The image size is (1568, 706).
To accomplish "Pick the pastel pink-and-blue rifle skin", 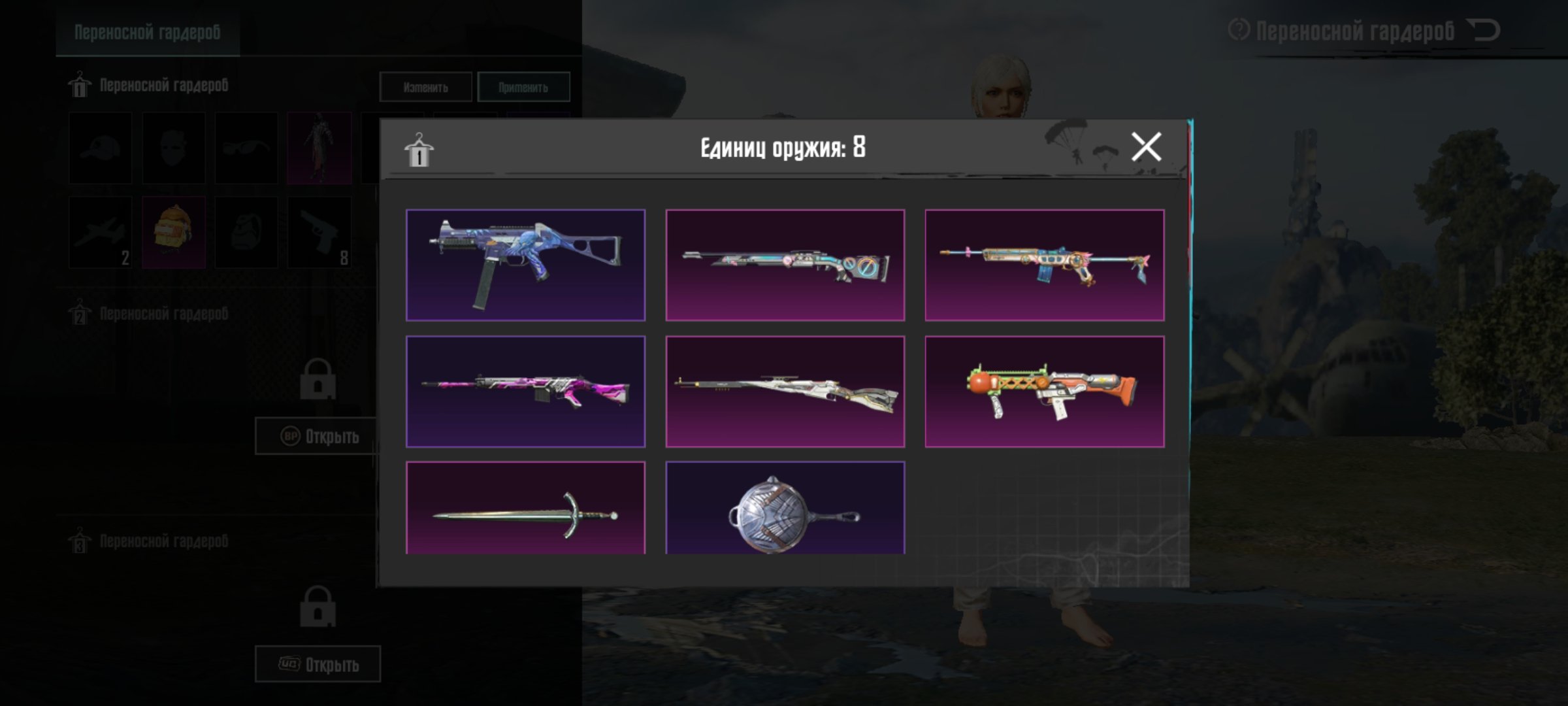I will coord(1044,265).
